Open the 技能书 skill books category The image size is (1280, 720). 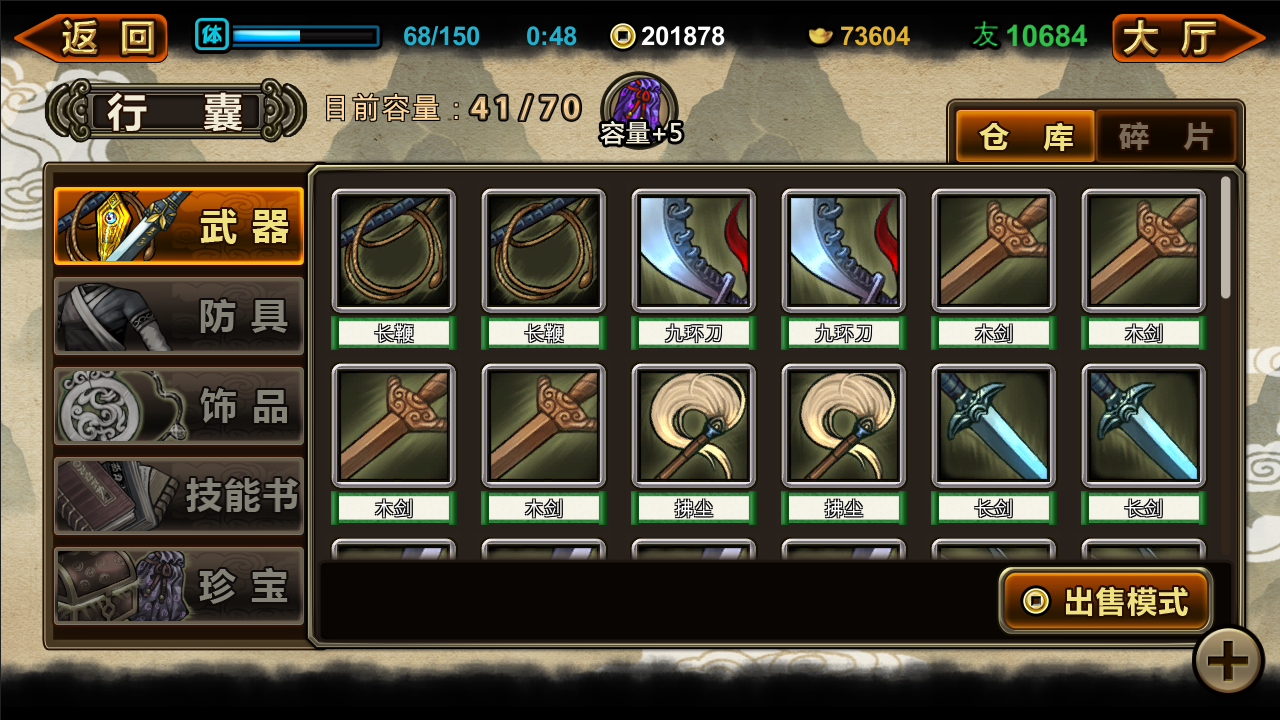pos(179,496)
